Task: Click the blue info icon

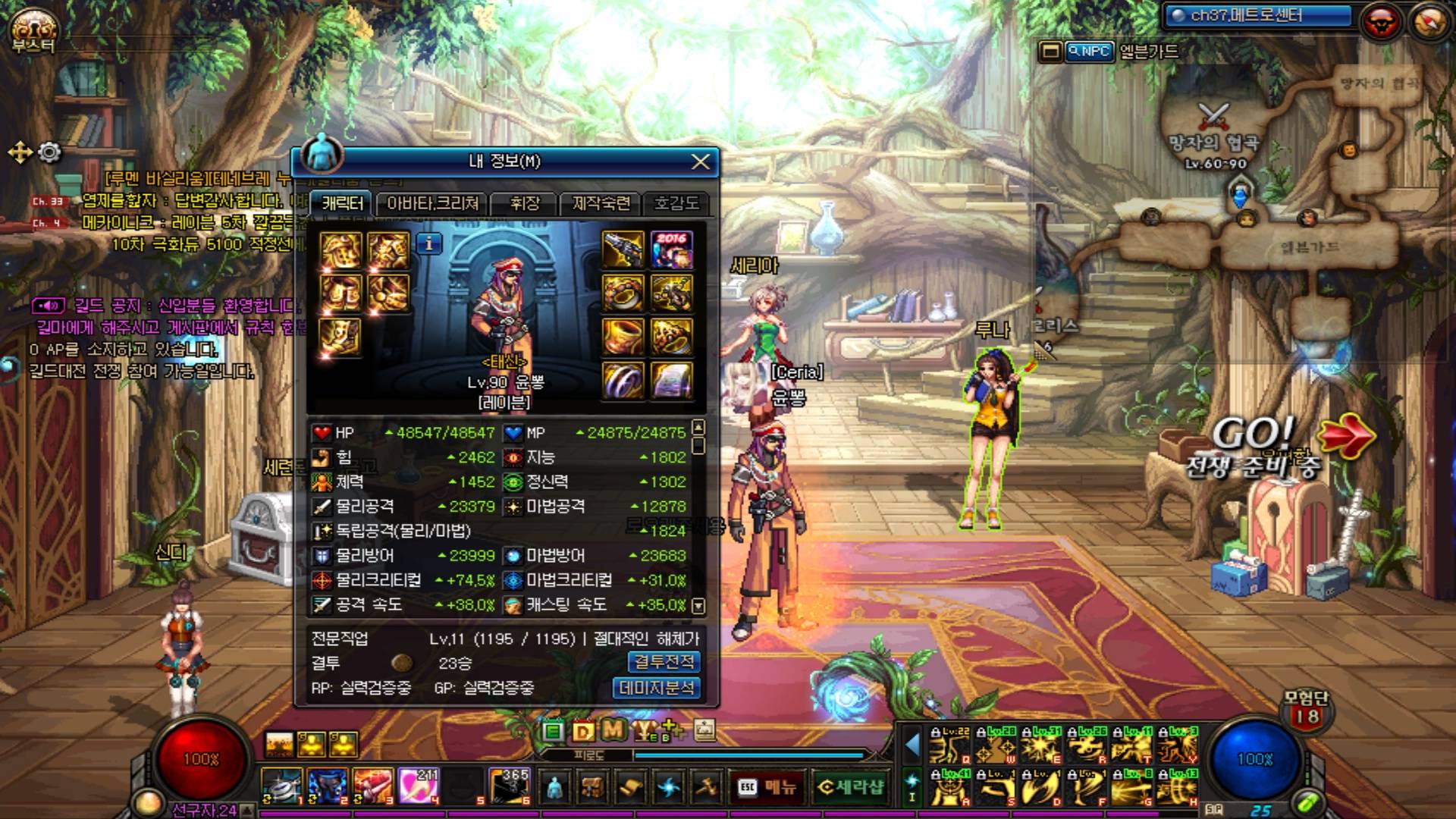Action: click(x=429, y=243)
